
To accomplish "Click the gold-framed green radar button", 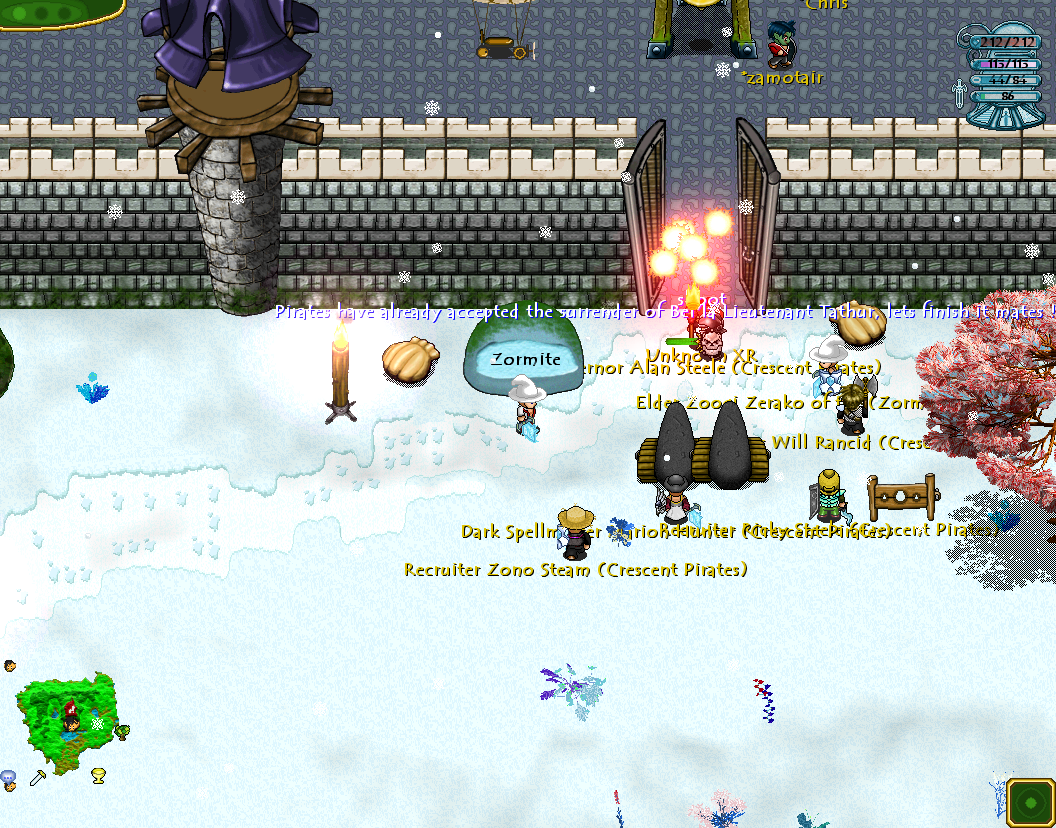I will pyautogui.click(x=1029, y=801).
